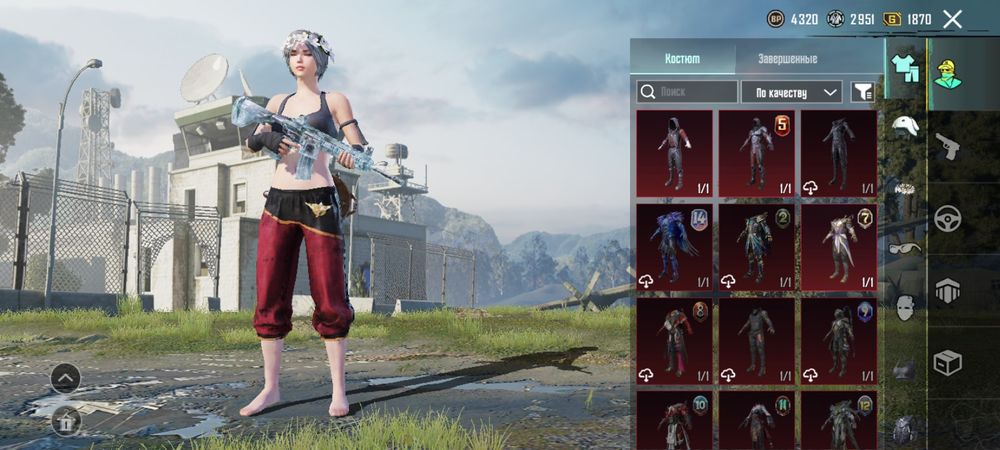1000x450 pixels.
Task: Open the shirt and pants clothing category
Action: click(x=905, y=69)
